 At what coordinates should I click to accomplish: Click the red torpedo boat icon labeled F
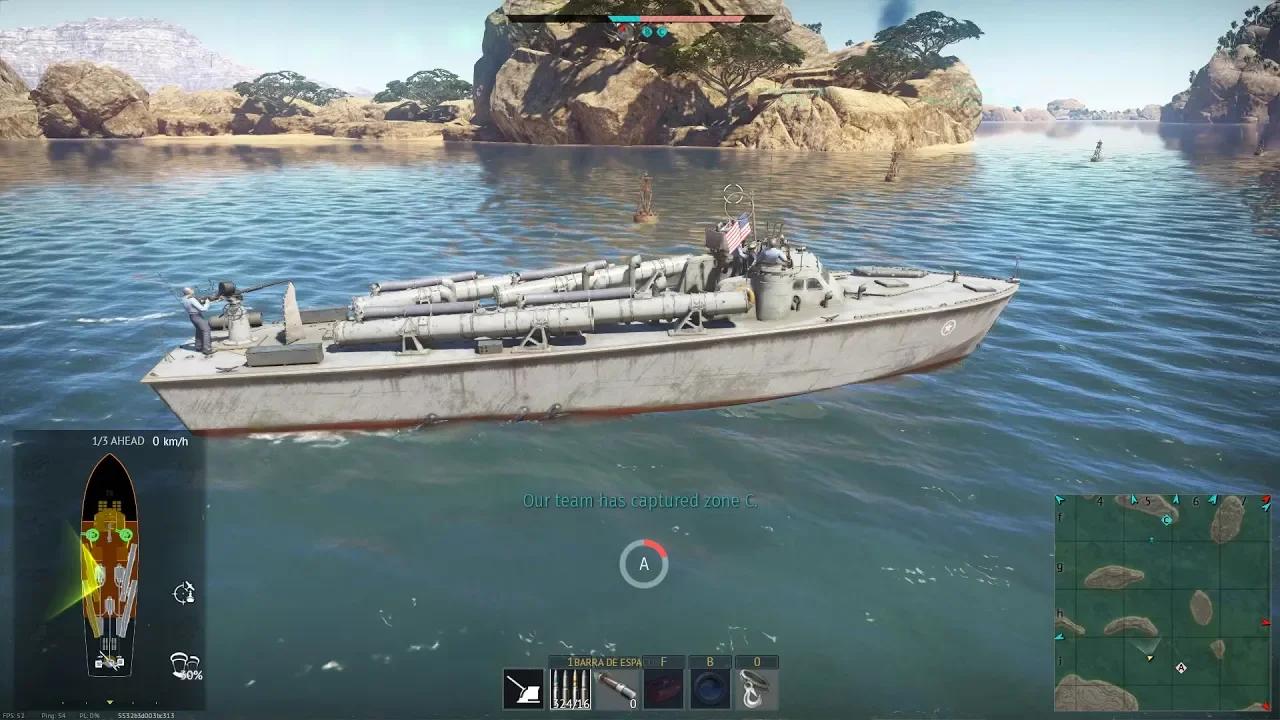point(662,688)
